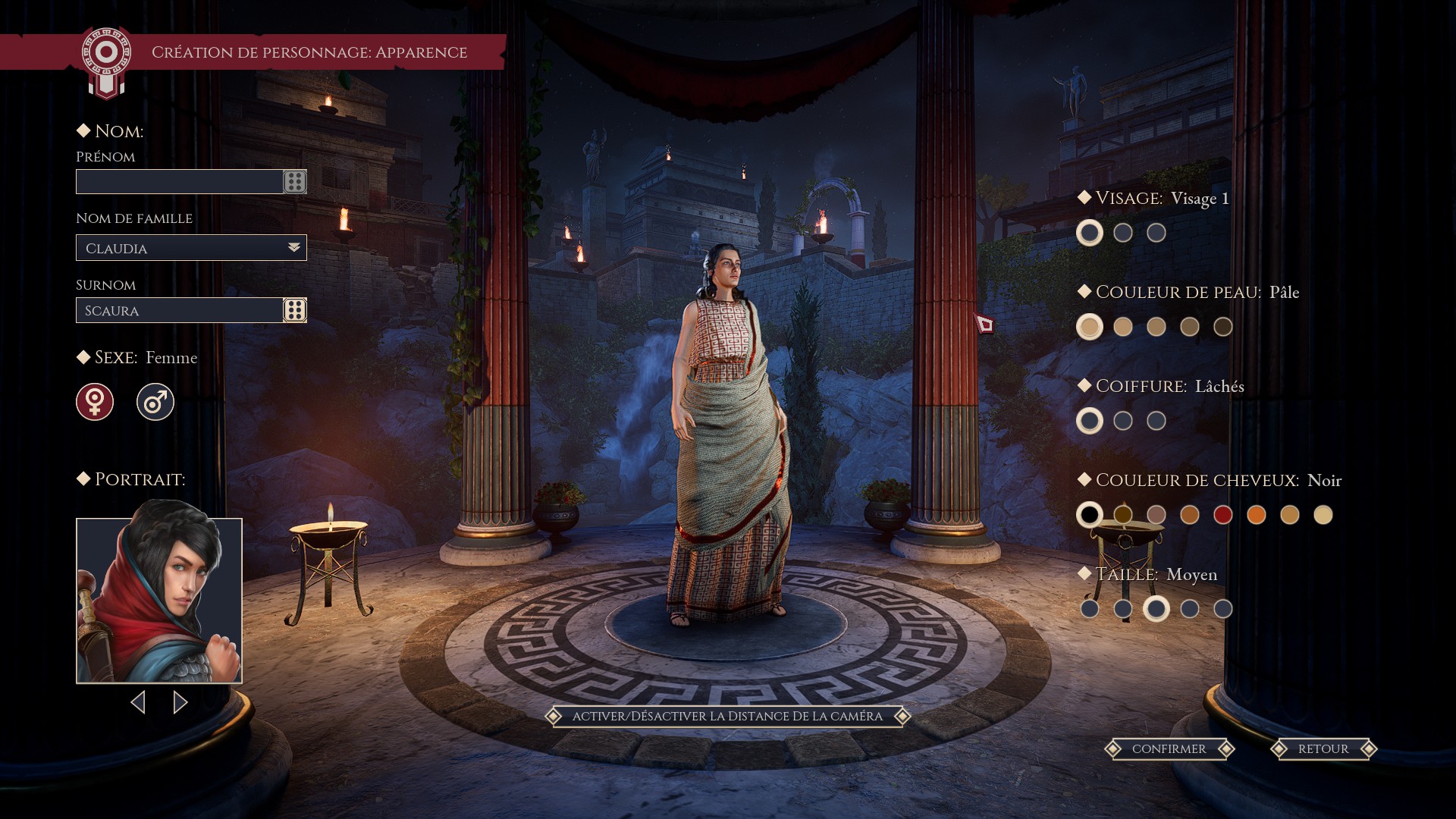
Task: Pick the blonde hair colour swatch
Action: [x=1323, y=515]
